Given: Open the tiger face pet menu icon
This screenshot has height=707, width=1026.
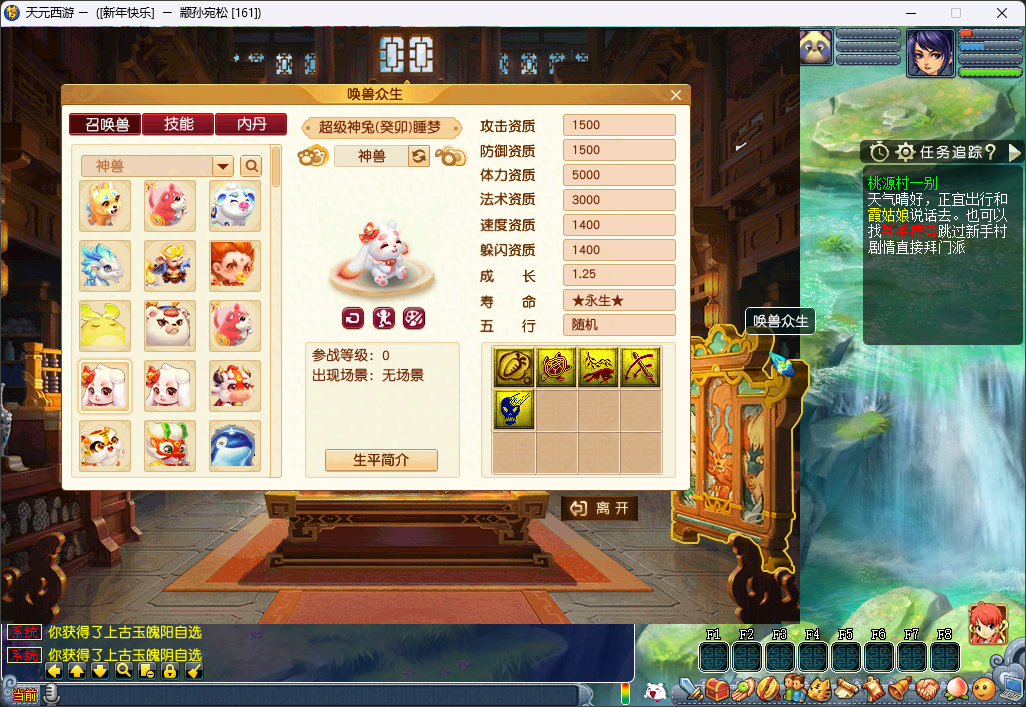Looking at the screenshot, I should point(820,689).
